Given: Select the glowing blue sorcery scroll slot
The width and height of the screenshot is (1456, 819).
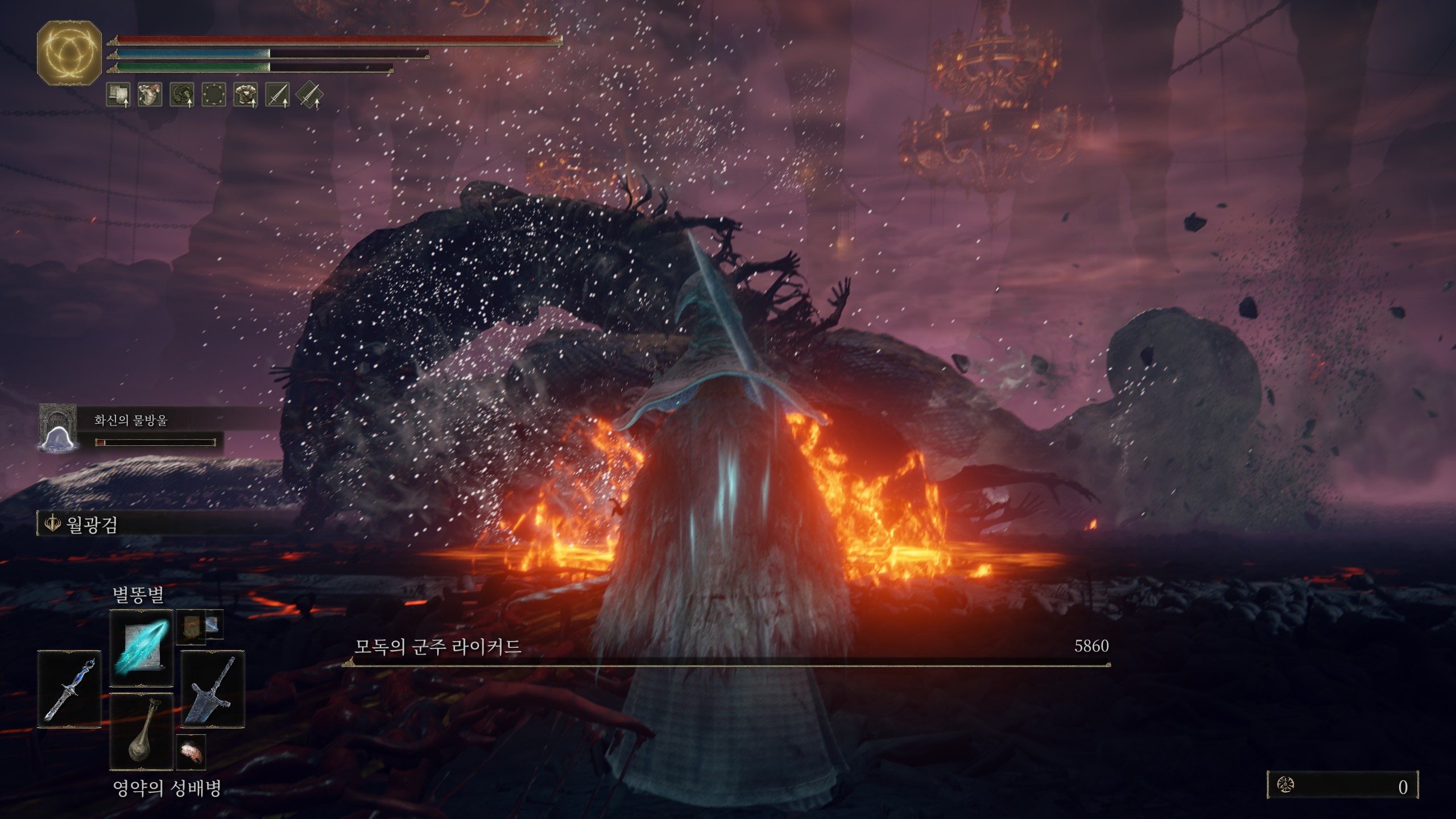Looking at the screenshot, I should pyautogui.click(x=141, y=648).
